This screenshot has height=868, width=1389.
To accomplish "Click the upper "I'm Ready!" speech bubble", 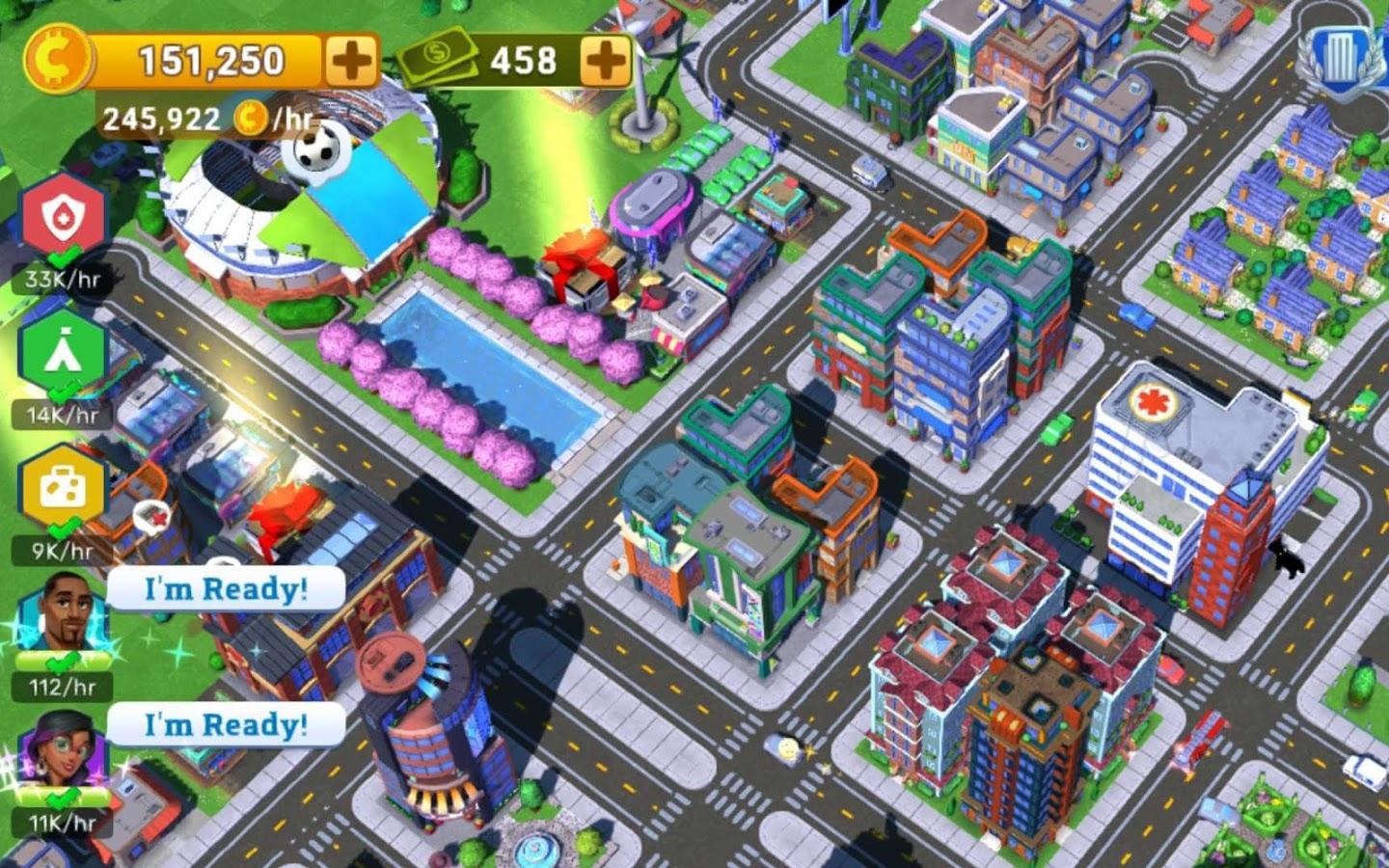I will [x=227, y=588].
